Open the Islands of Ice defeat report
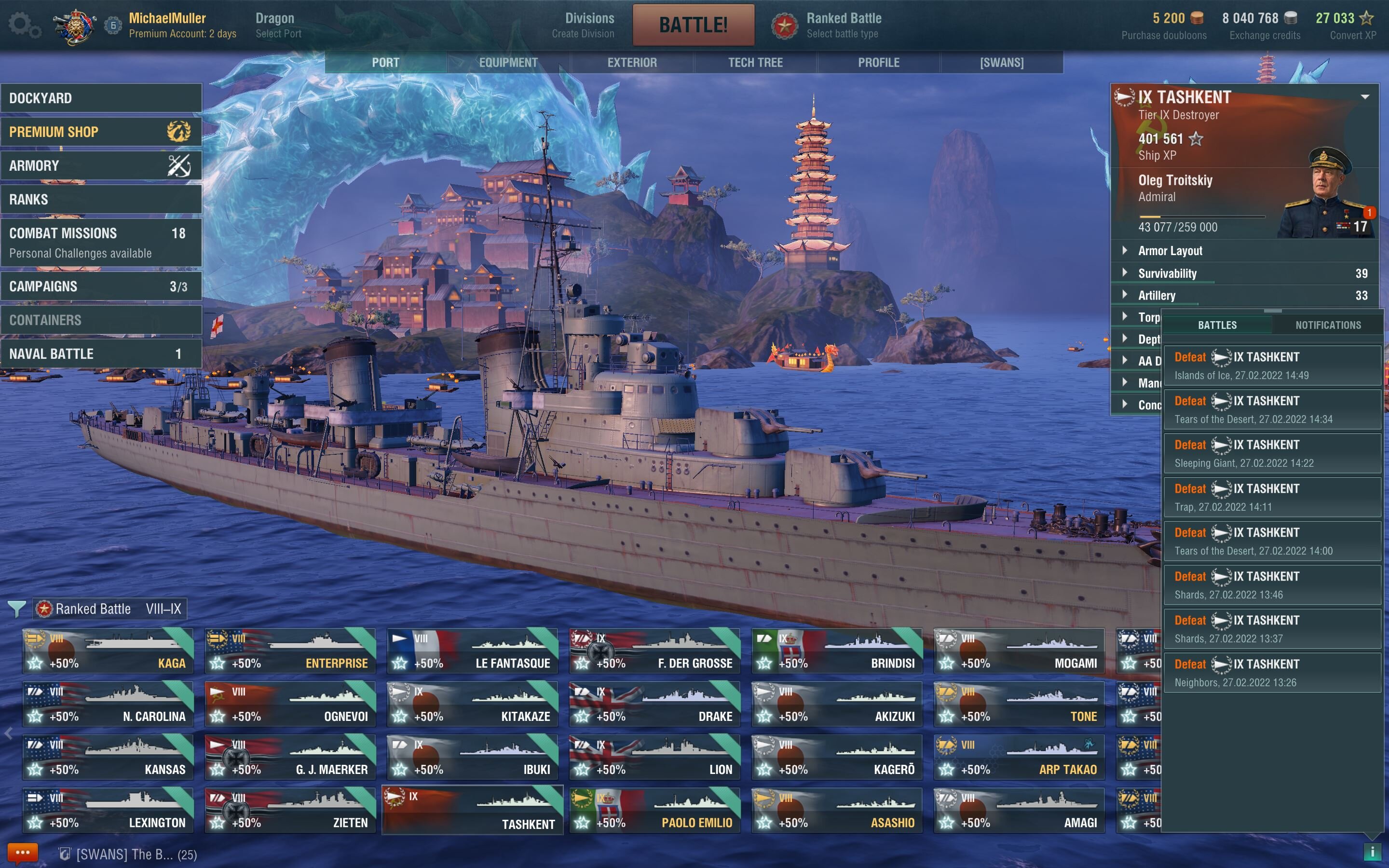Screen dimensions: 1389x868 click(x=1271, y=365)
